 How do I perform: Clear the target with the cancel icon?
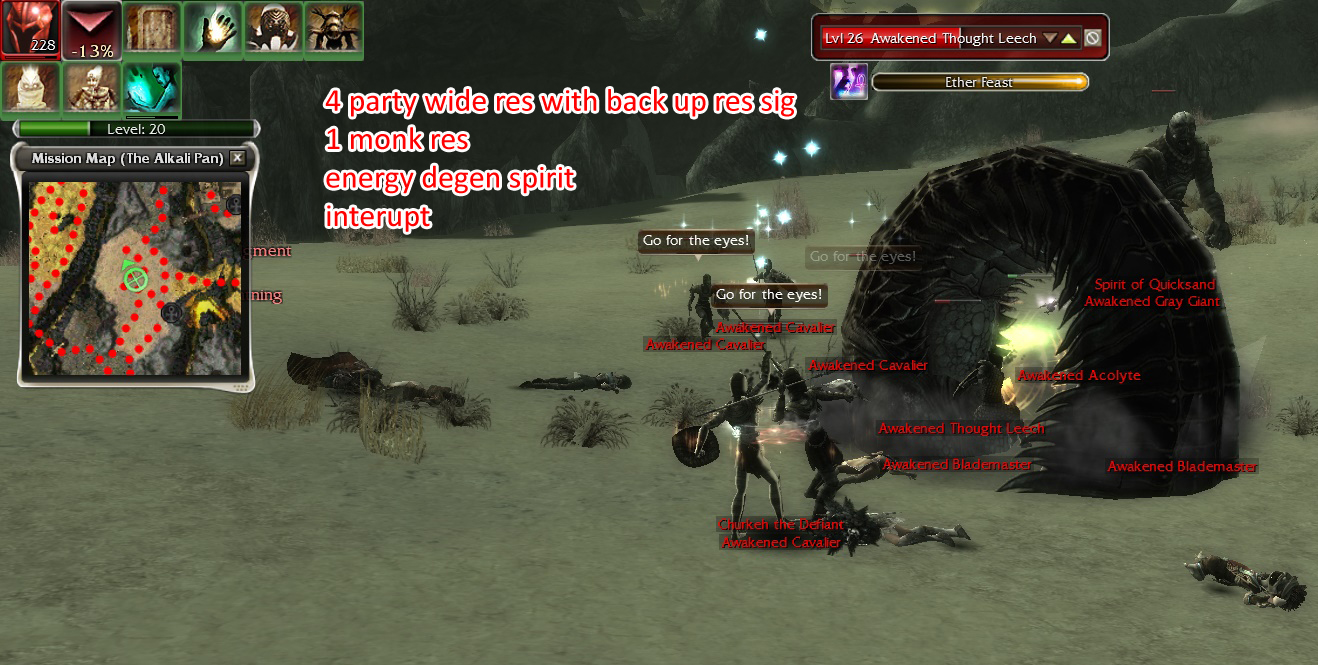[1093, 38]
